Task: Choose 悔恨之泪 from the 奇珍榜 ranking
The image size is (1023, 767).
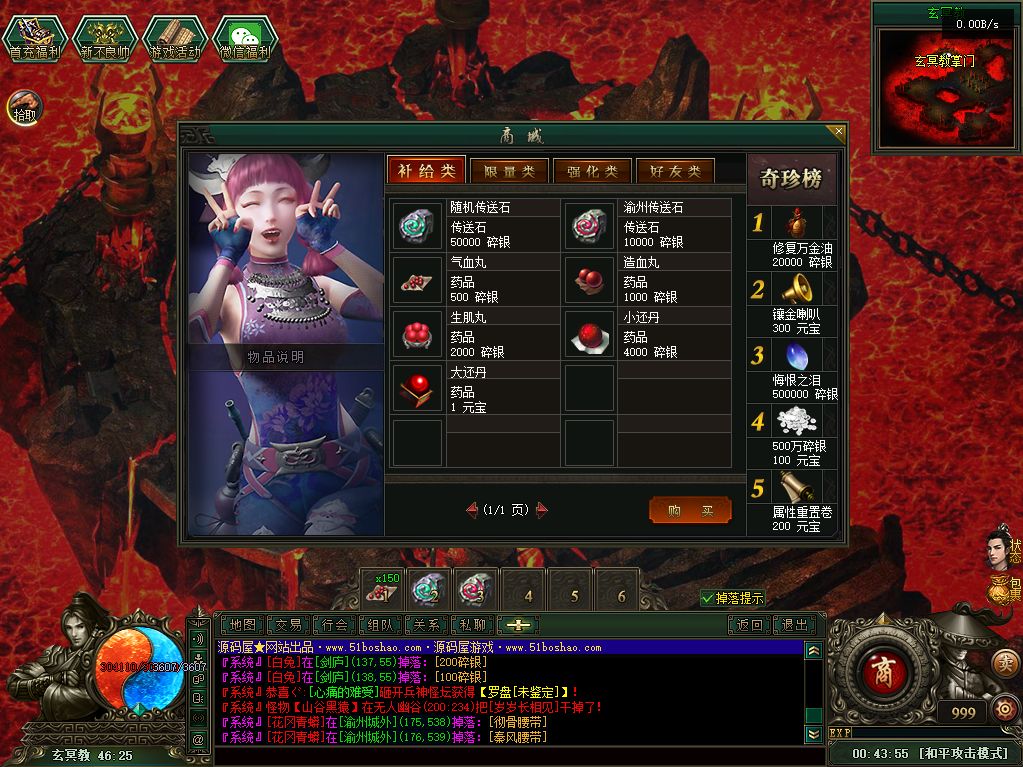Action: (795, 356)
